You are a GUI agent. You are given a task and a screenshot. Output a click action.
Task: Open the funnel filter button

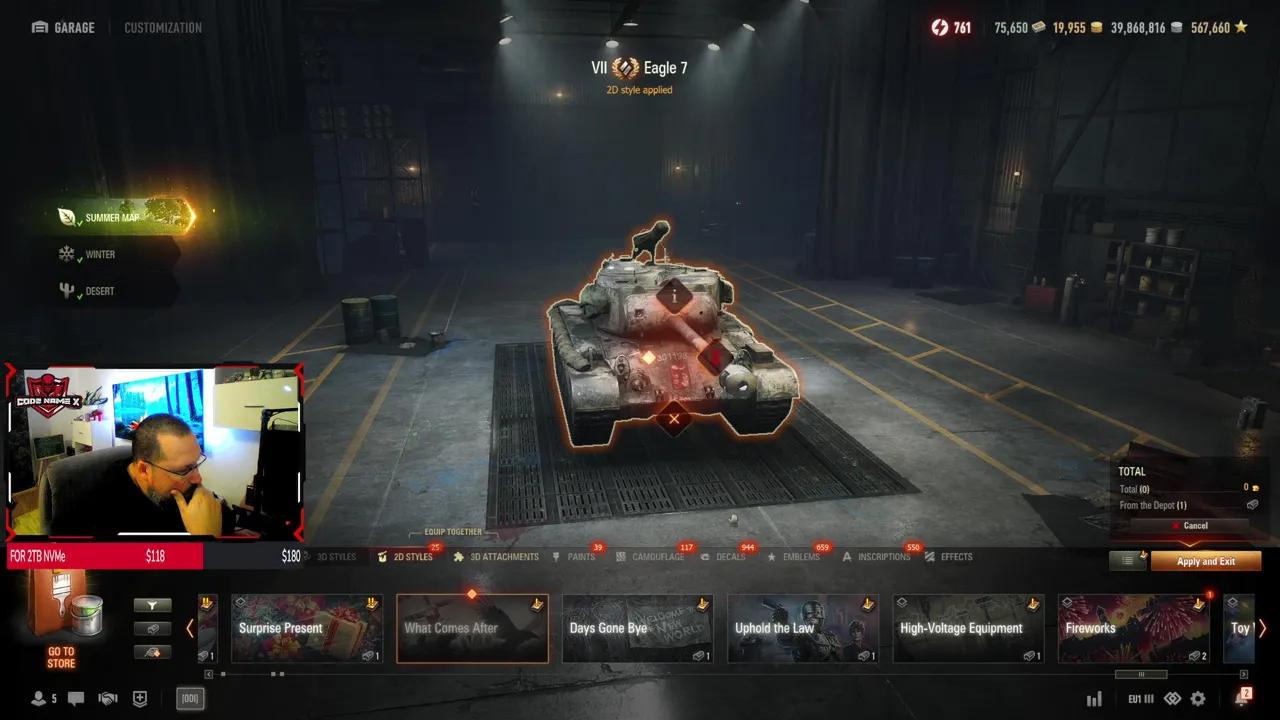pyautogui.click(x=153, y=605)
